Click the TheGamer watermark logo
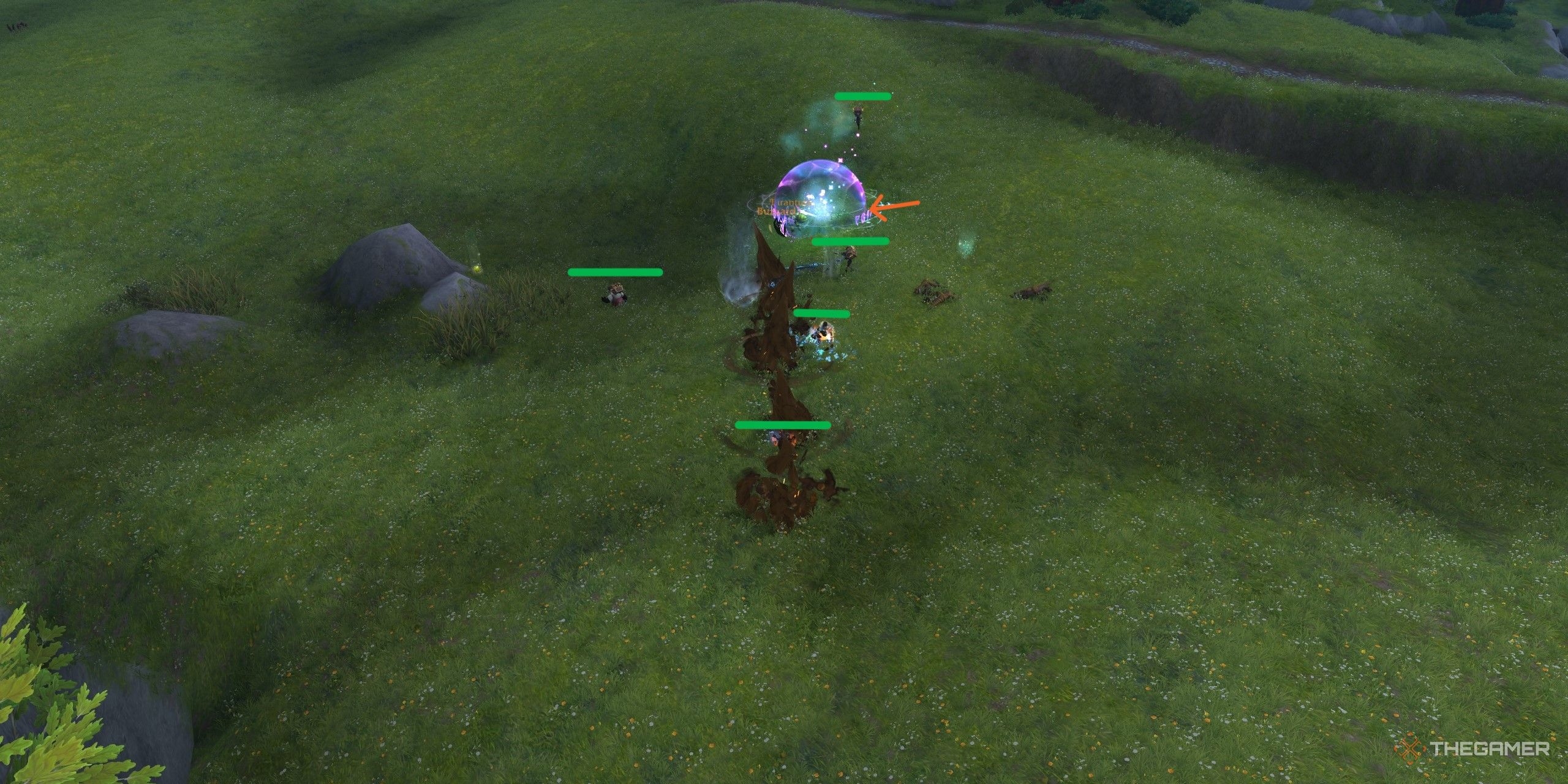 [1470, 748]
